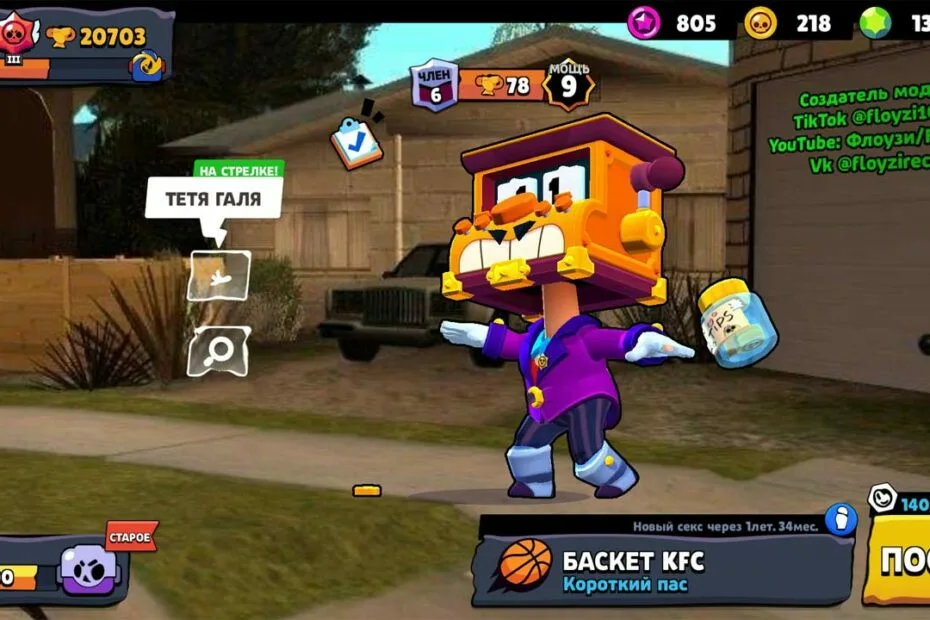View the МОЩЬ 9 power level badge
The height and width of the screenshot is (620, 930).
(x=568, y=84)
